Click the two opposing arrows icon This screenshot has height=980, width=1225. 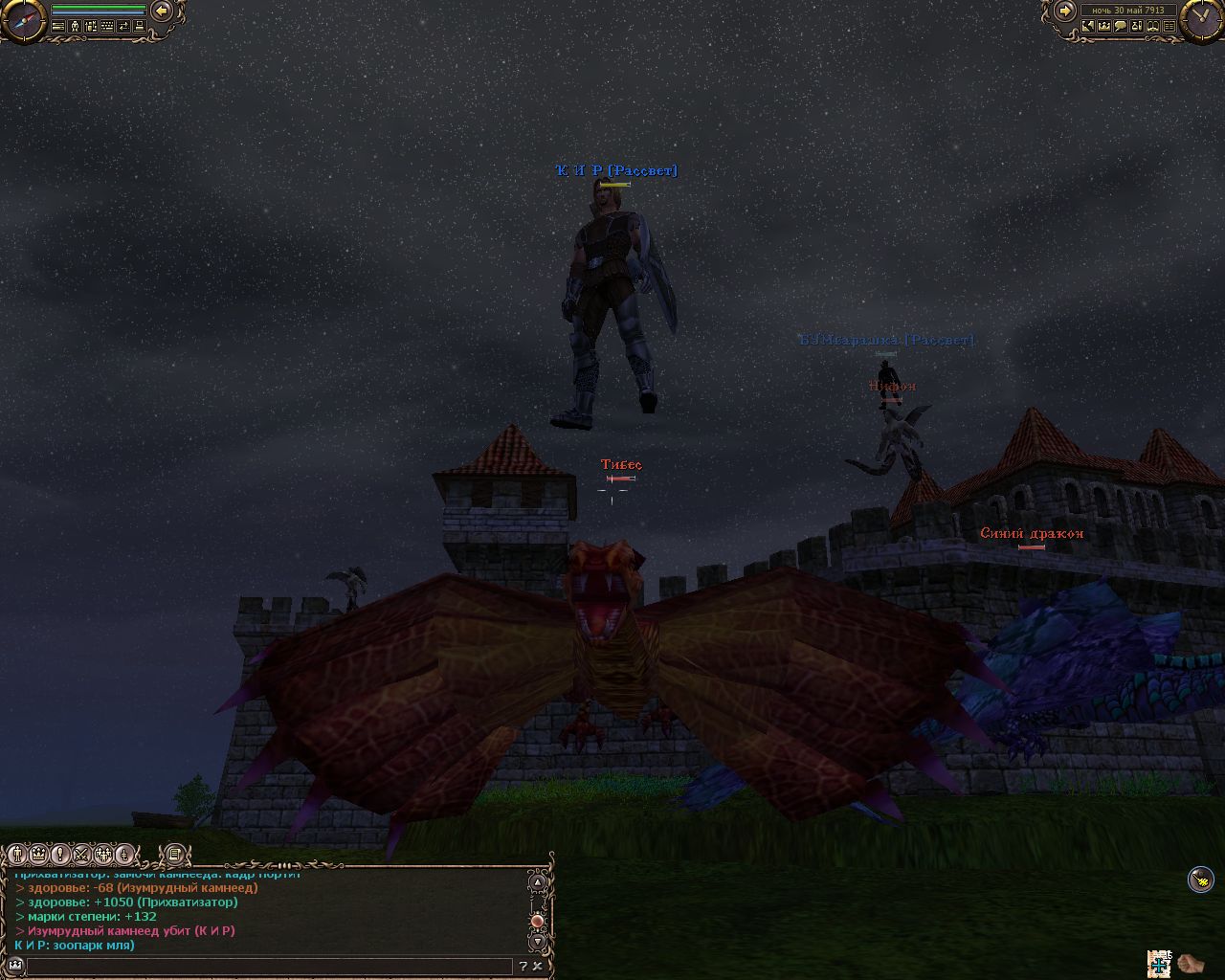point(123,27)
